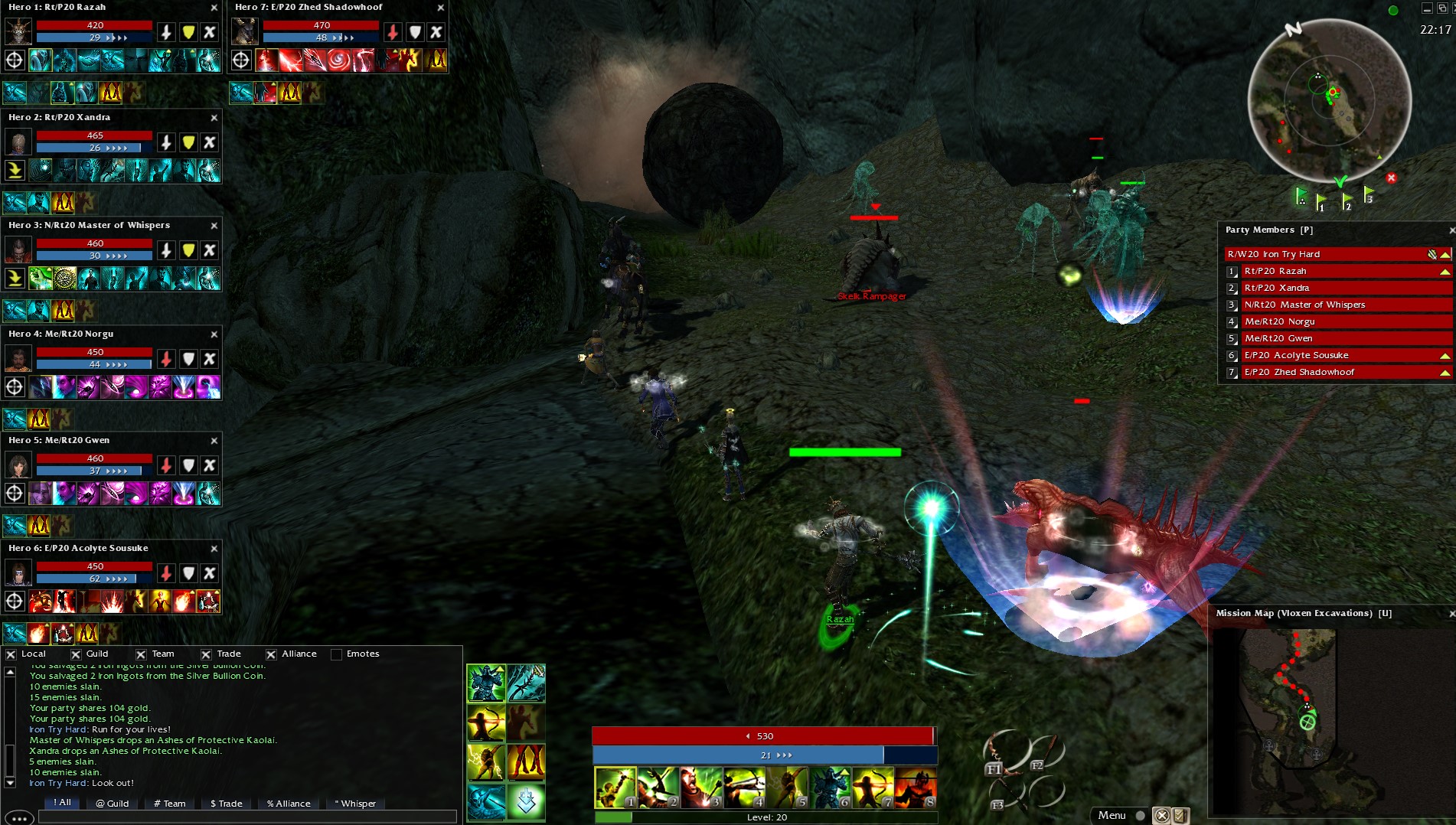Set Hero 4 Norgu to avoid combat
Screen dimensions: 1456x825
[209, 359]
